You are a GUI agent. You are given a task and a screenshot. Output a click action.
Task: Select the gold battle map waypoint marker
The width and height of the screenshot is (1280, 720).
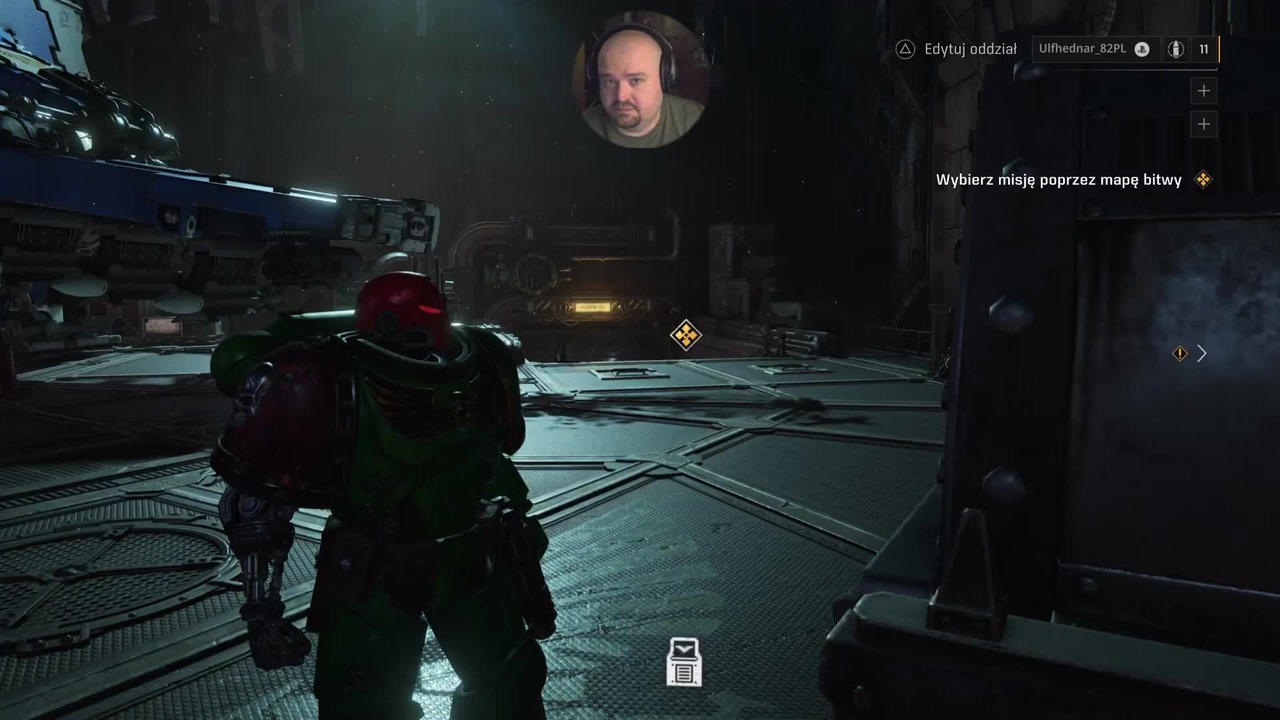coord(685,335)
